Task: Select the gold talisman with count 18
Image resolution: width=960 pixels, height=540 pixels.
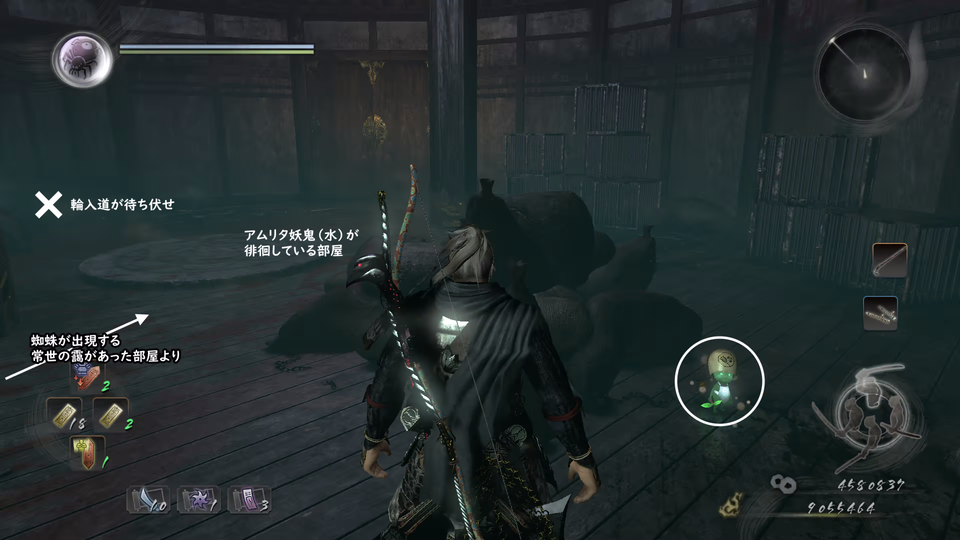Action: coord(64,412)
